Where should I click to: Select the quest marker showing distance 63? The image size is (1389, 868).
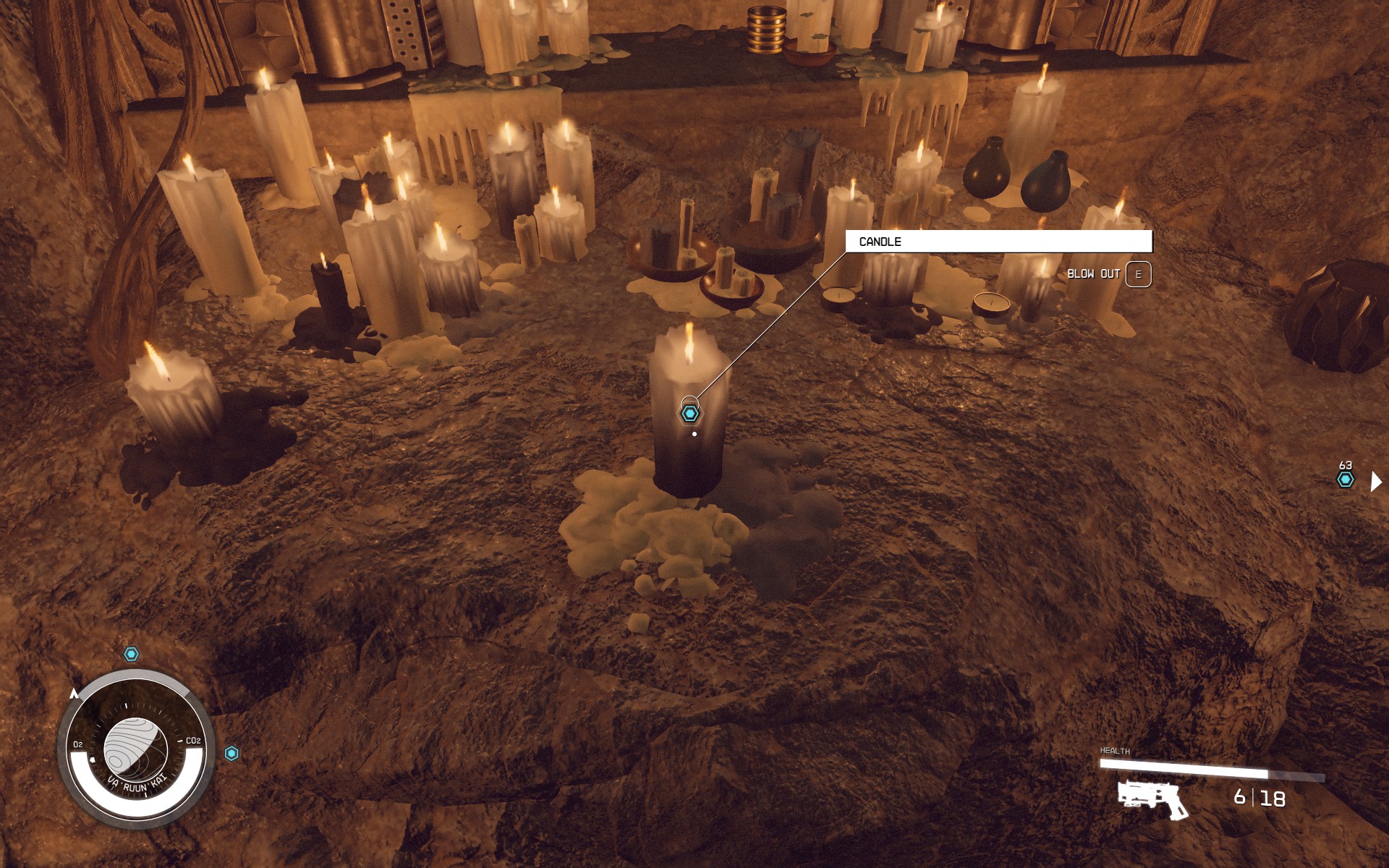(1345, 480)
